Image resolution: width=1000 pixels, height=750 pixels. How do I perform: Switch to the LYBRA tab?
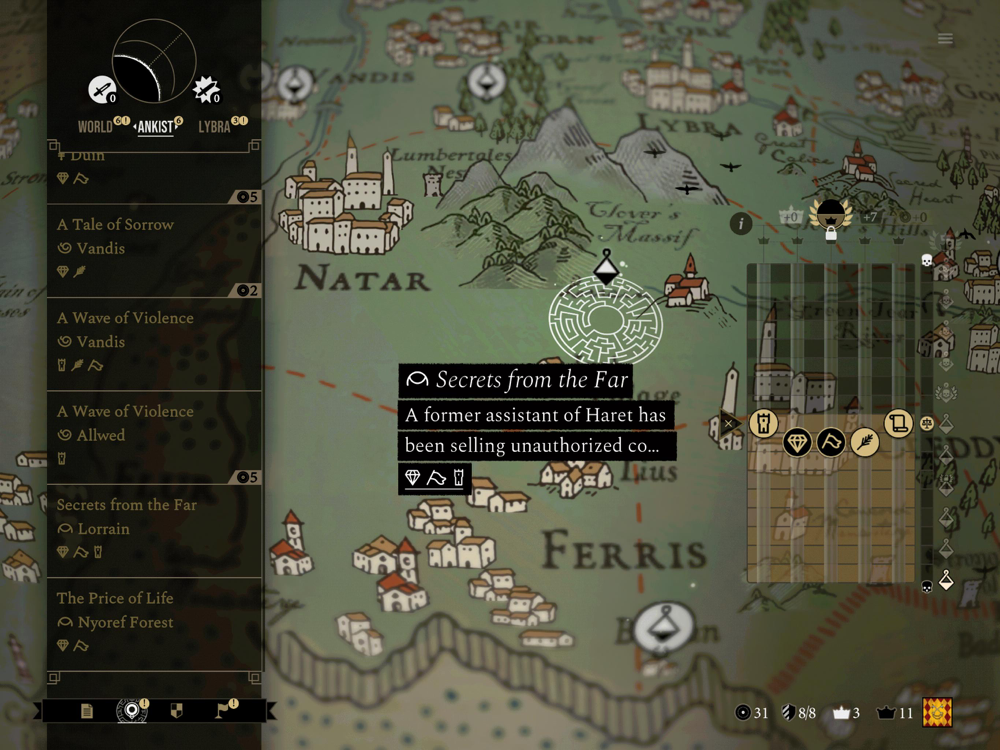click(215, 127)
